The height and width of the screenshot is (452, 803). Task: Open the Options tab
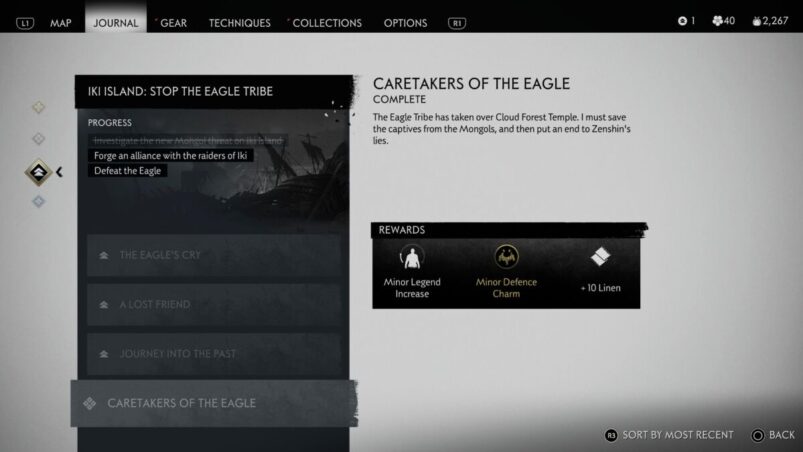pyautogui.click(x=405, y=22)
